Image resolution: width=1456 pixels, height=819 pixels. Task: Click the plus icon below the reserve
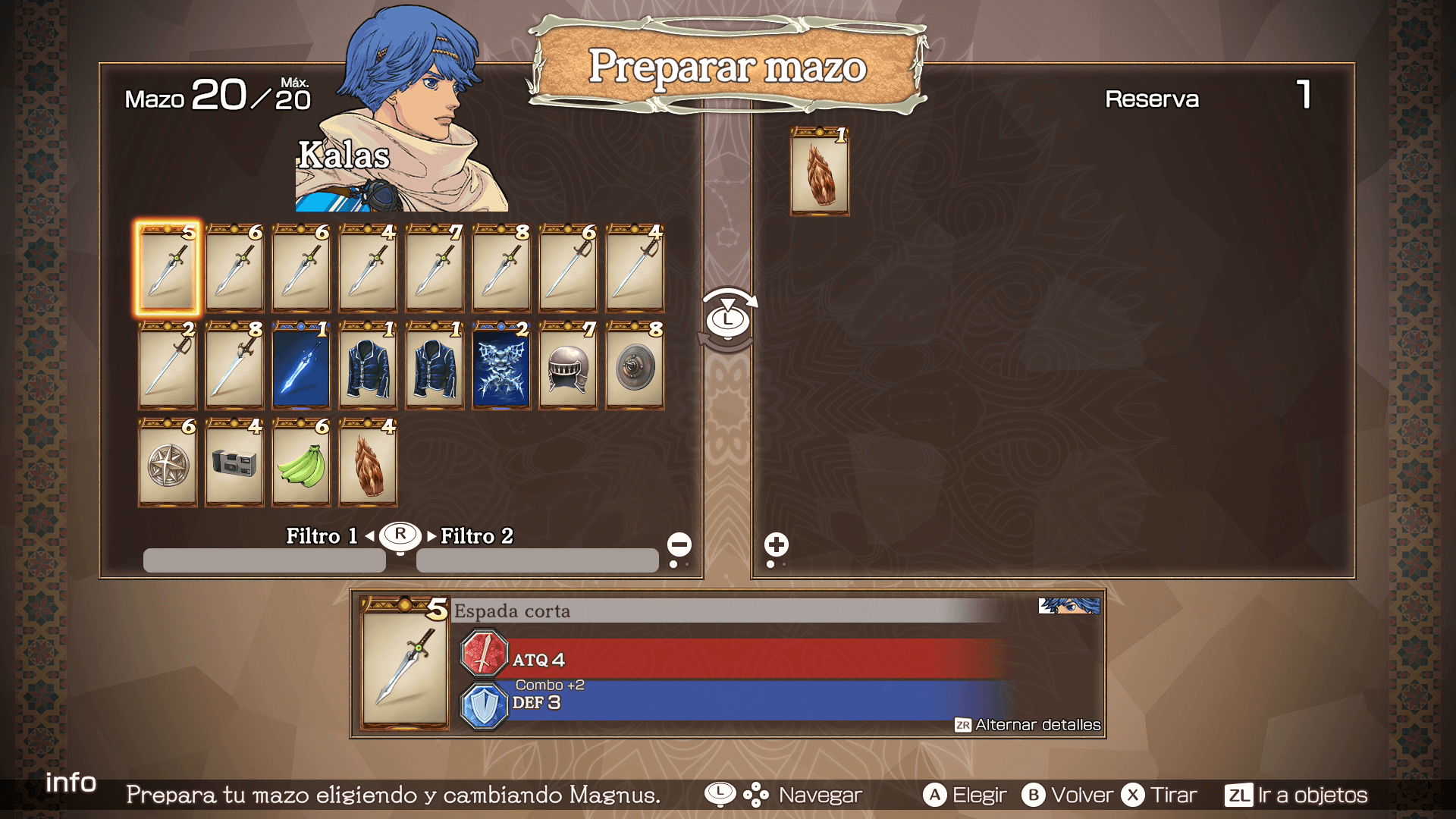(x=776, y=544)
